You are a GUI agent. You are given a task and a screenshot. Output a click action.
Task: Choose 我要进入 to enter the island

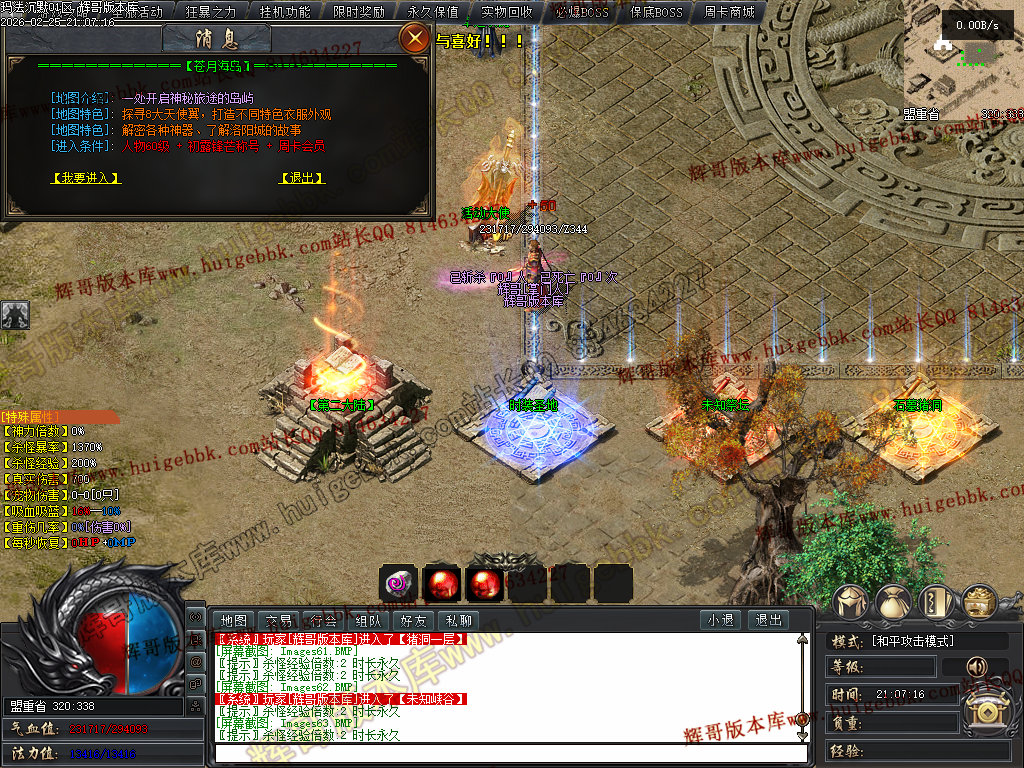[86, 178]
